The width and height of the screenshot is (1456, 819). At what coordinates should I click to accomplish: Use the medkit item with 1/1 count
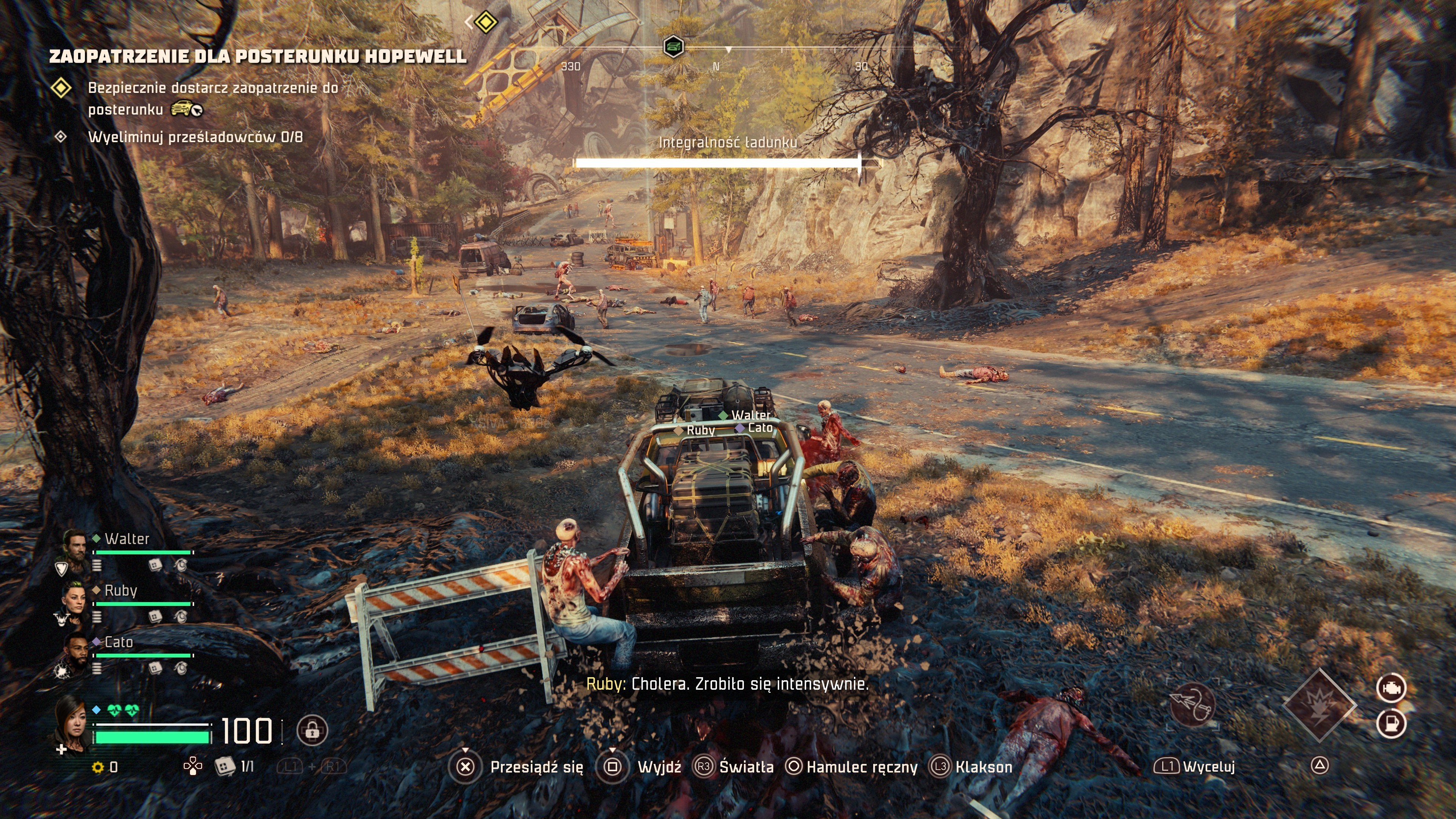pos(225,766)
